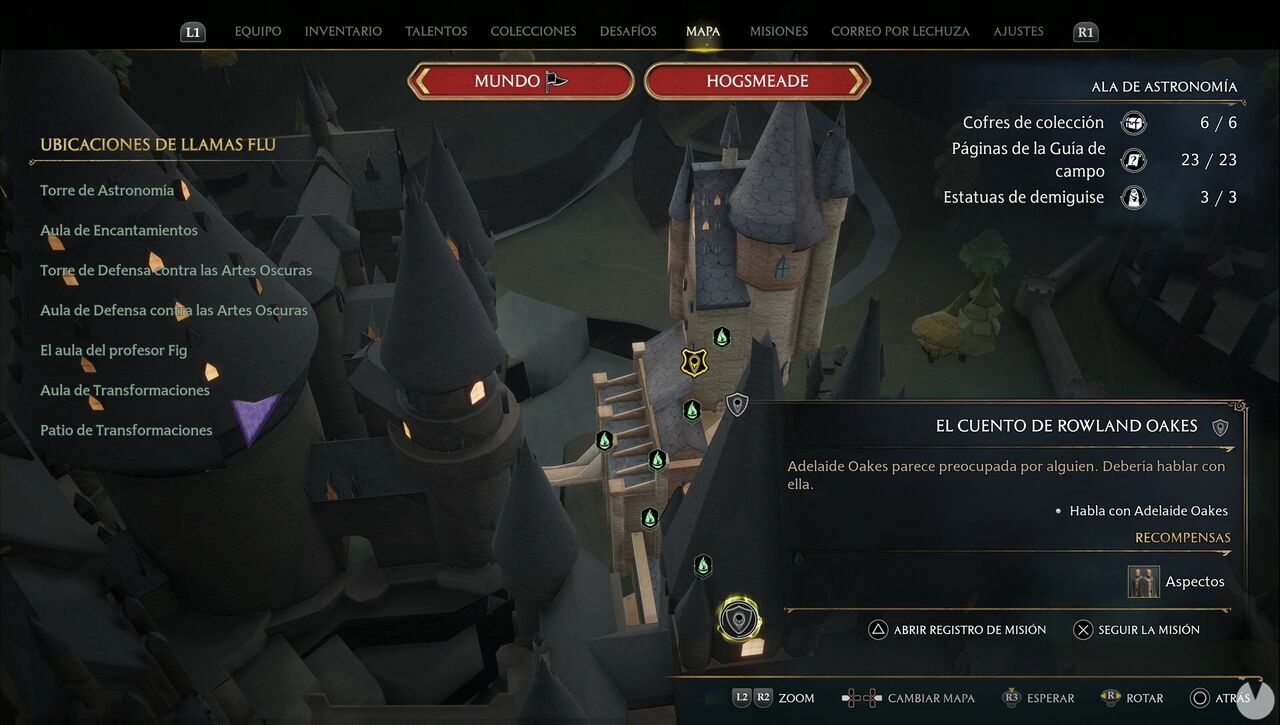Expand the quest panel for El Cuento de Rowland Oakes
1280x725 pixels.
click(x=1066, y=425)
